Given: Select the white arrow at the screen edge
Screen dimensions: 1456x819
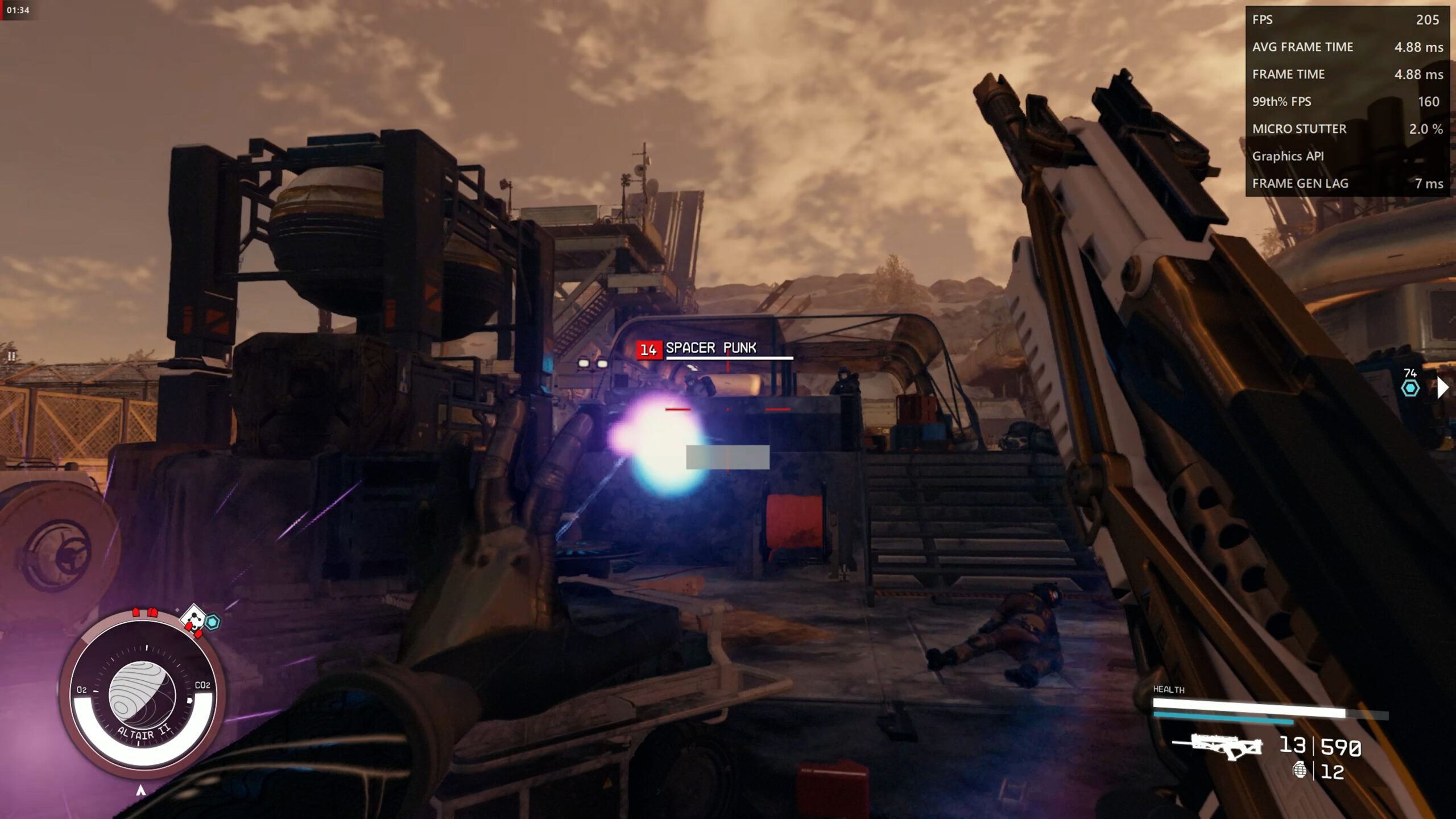Looking at the screenshot, I should 1442,387.
